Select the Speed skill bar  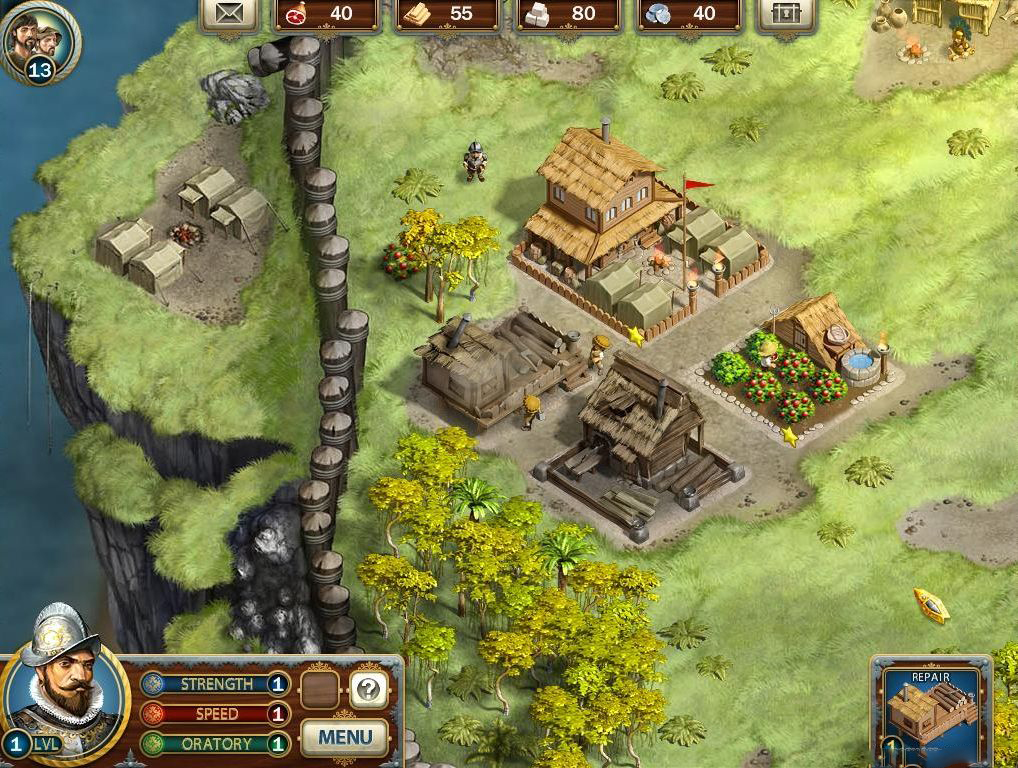pos(216,714)
